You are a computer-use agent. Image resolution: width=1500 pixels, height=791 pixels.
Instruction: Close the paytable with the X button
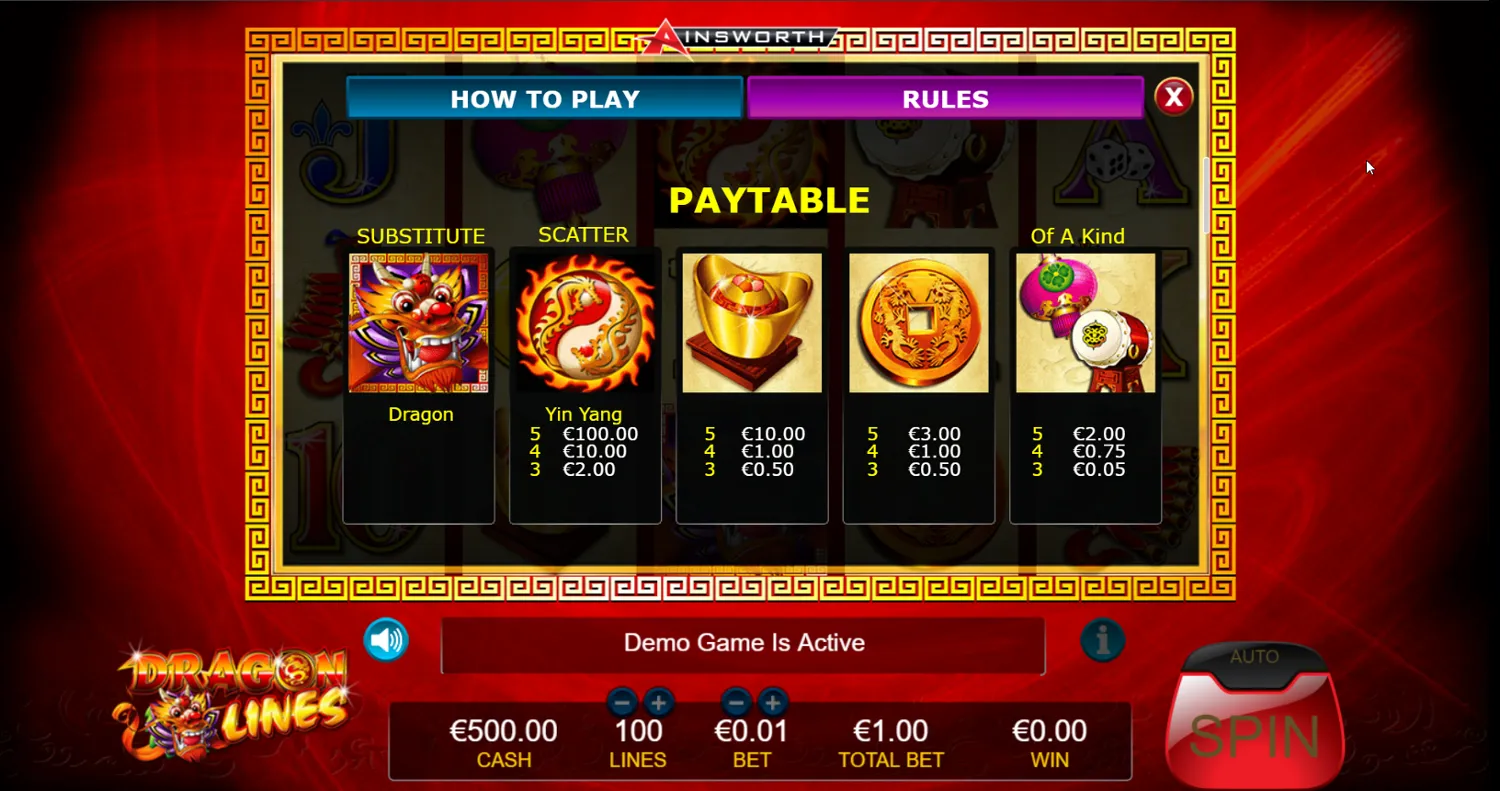[x=1174, y=96]
